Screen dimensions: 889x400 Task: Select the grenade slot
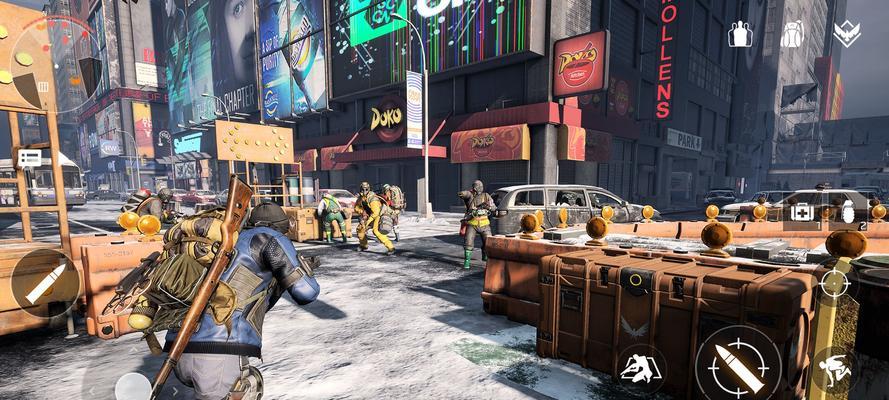(849, 211)
